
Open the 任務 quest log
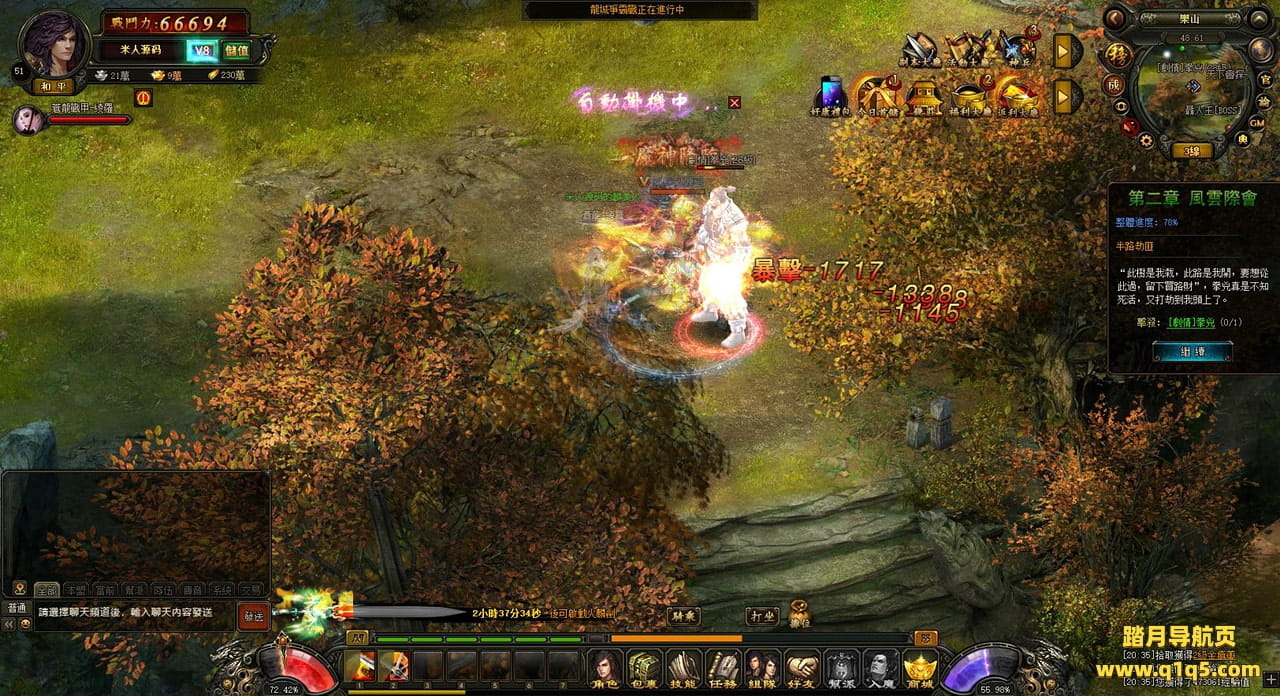click(723, 668)
